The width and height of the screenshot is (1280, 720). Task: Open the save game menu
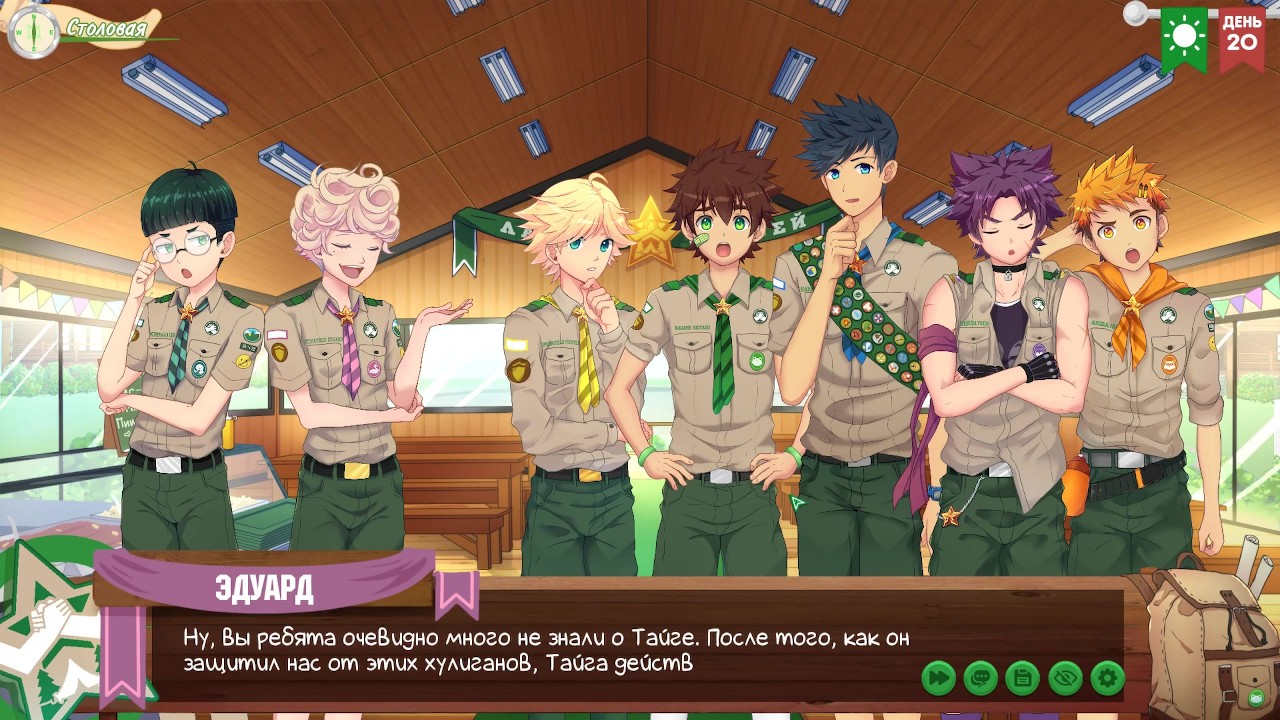click(1023, 678)
